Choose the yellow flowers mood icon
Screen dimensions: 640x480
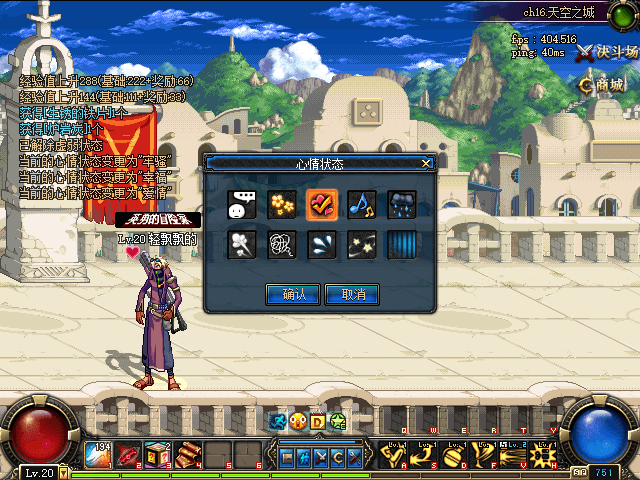[x=281, y=205]
